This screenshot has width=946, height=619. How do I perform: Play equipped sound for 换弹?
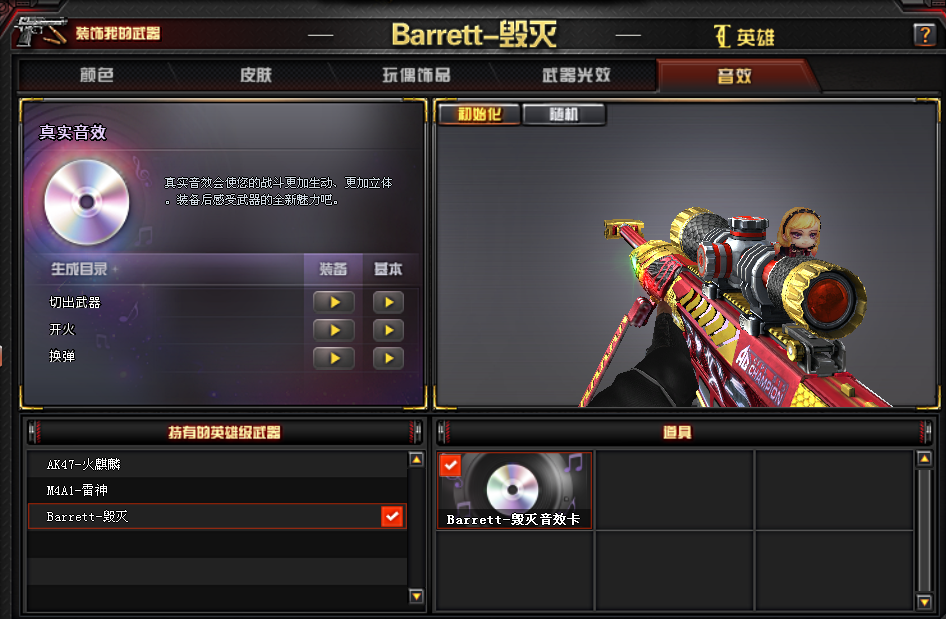(333, 357)
